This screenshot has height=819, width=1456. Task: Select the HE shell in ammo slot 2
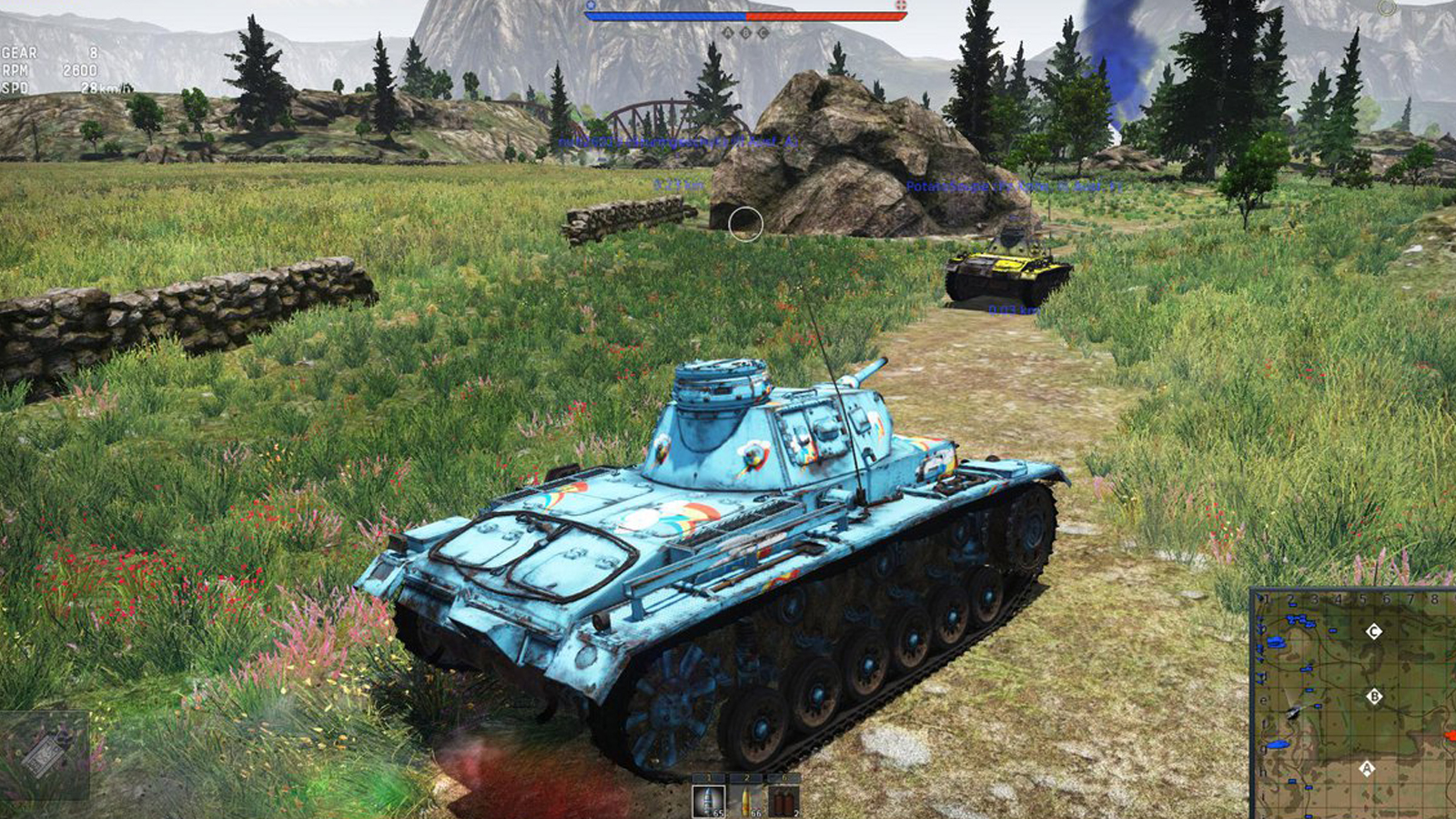pyautogui.click(x=746, y=801)
